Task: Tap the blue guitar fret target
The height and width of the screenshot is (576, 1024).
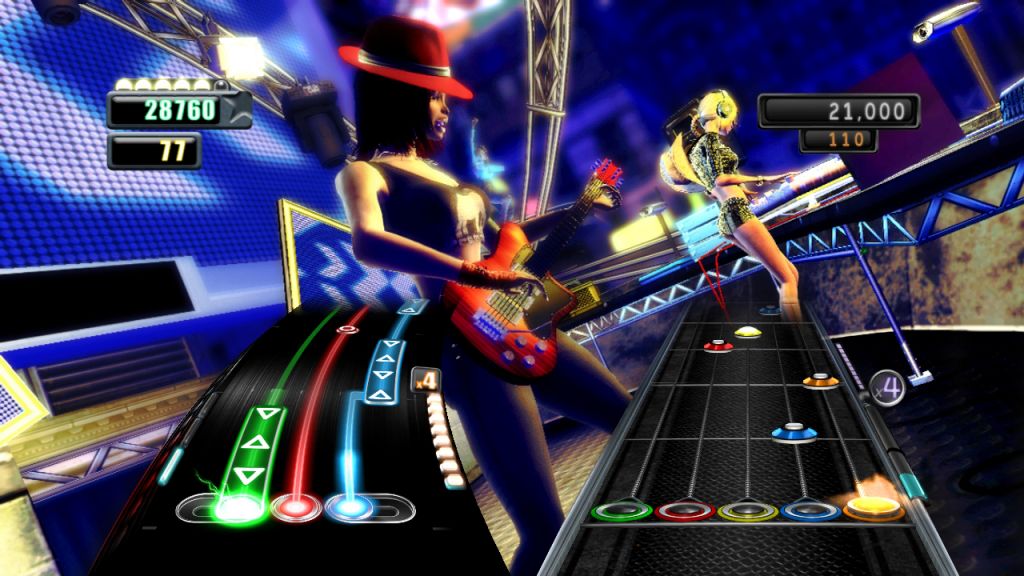Action: (810, 511)
